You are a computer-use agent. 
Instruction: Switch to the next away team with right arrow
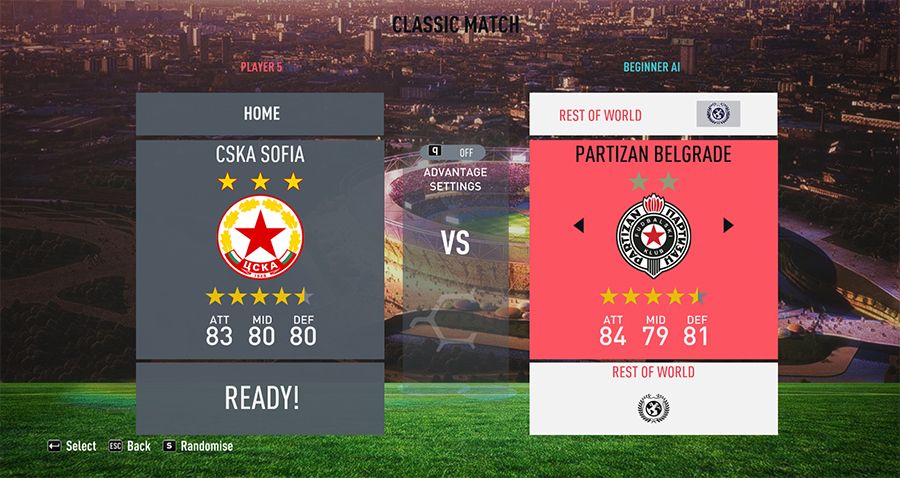pyautogui.click(x=728, y=226)
